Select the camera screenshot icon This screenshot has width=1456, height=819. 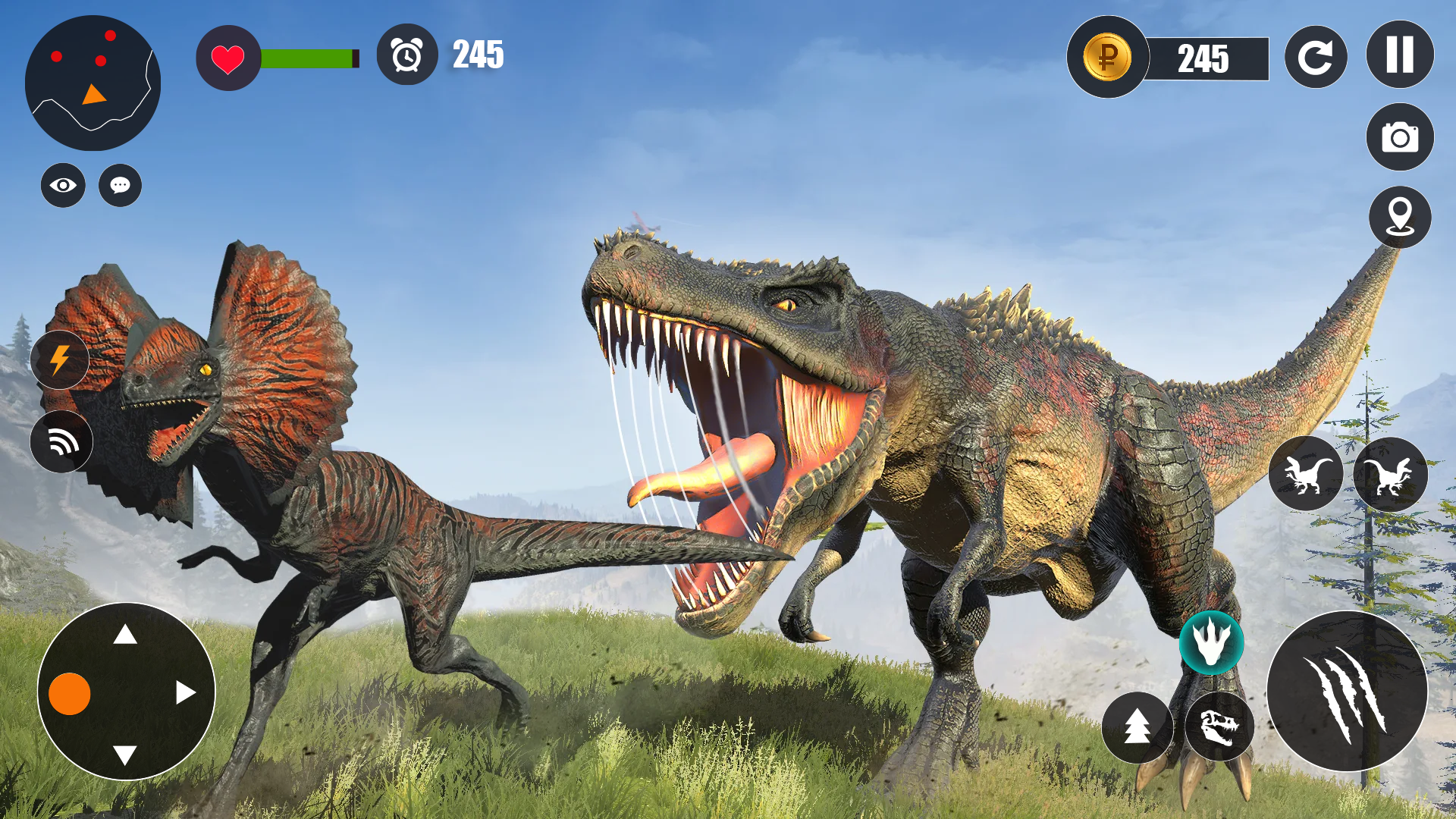pyautogui.click(x=1399, y=138)
